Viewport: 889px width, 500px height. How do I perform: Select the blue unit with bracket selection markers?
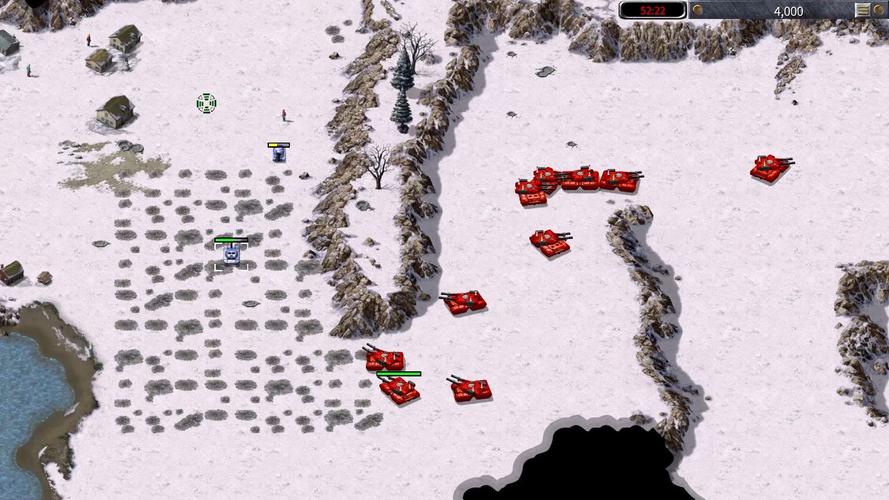tap(231, 256)
